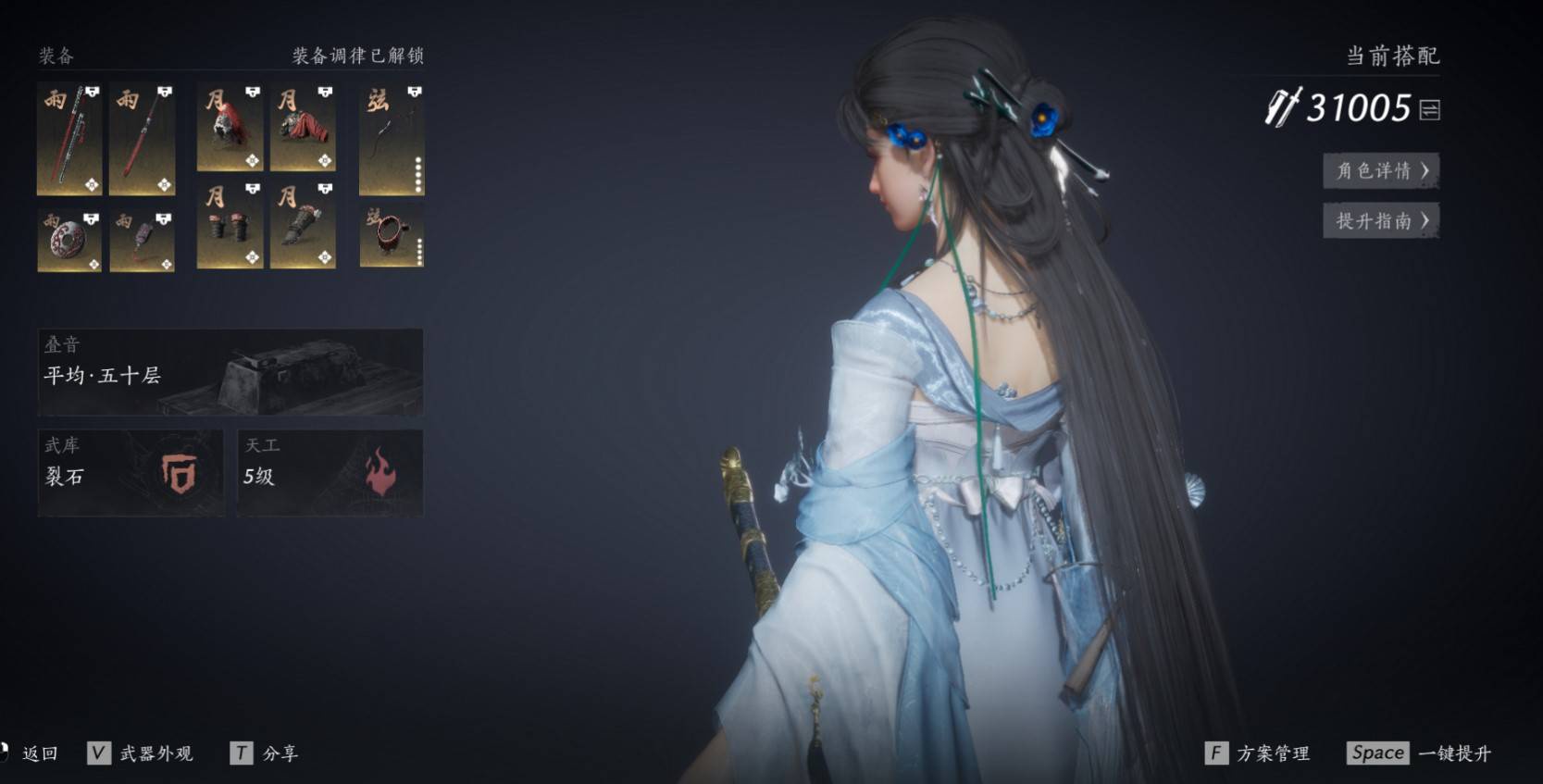Open 武器外观 weapon appearance

pos(156,753)
